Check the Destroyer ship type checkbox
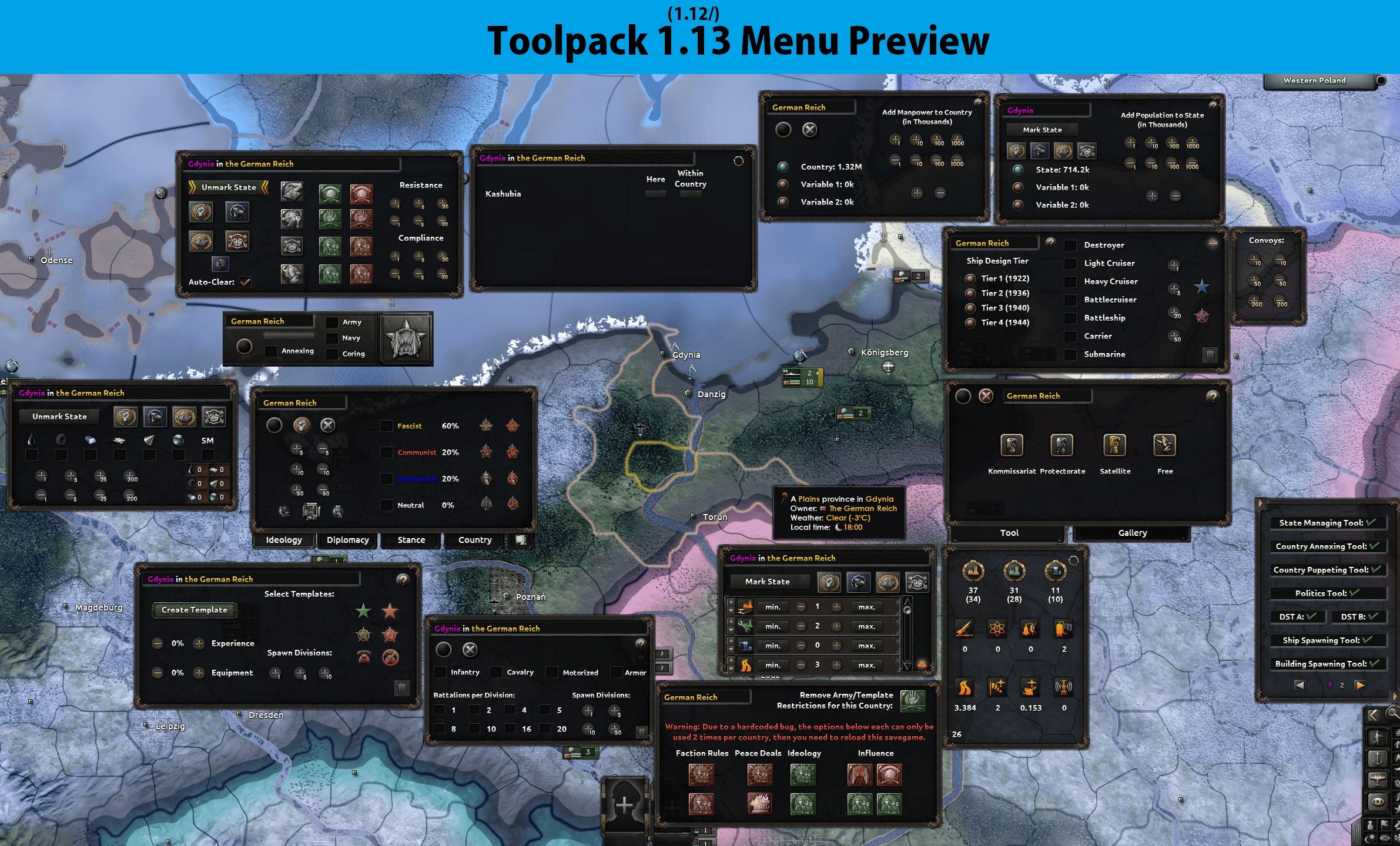This screenshot has height=846, width=1400. (x=1070, y=245)
